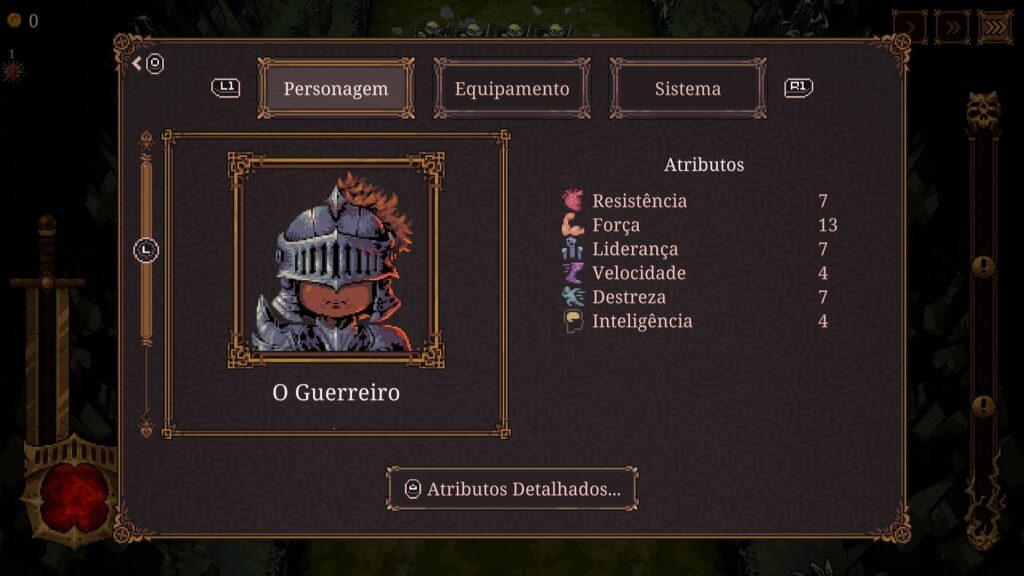1024x576 pixels.
Task: Select the Sistema tab
Action: coord(688,89)
